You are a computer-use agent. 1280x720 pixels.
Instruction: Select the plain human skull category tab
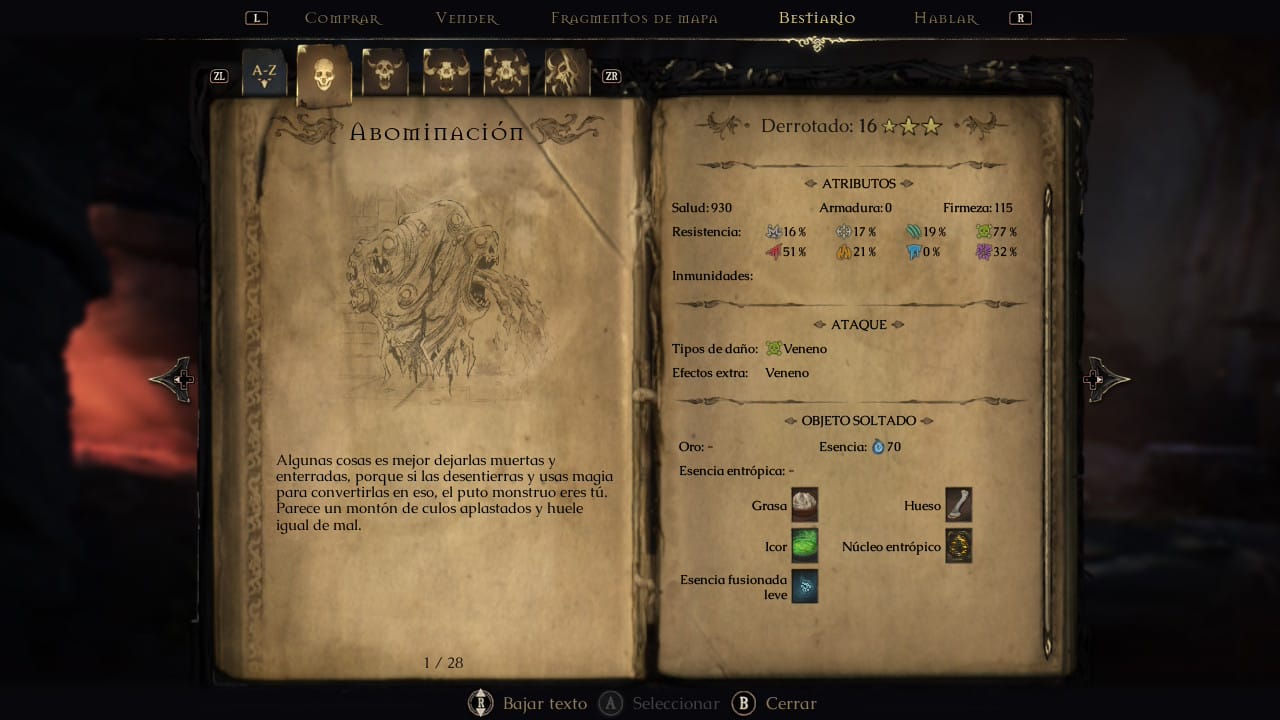(x=323, y=73)
